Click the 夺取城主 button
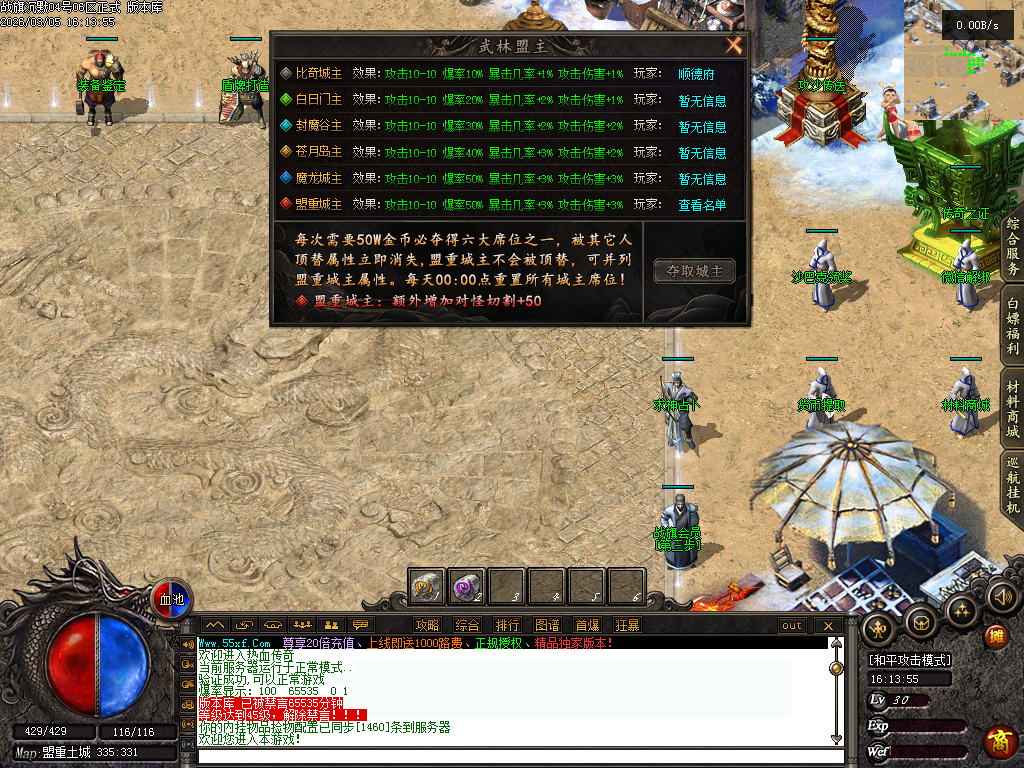This screenshot has width=1024, height=768. click(694, 270)
